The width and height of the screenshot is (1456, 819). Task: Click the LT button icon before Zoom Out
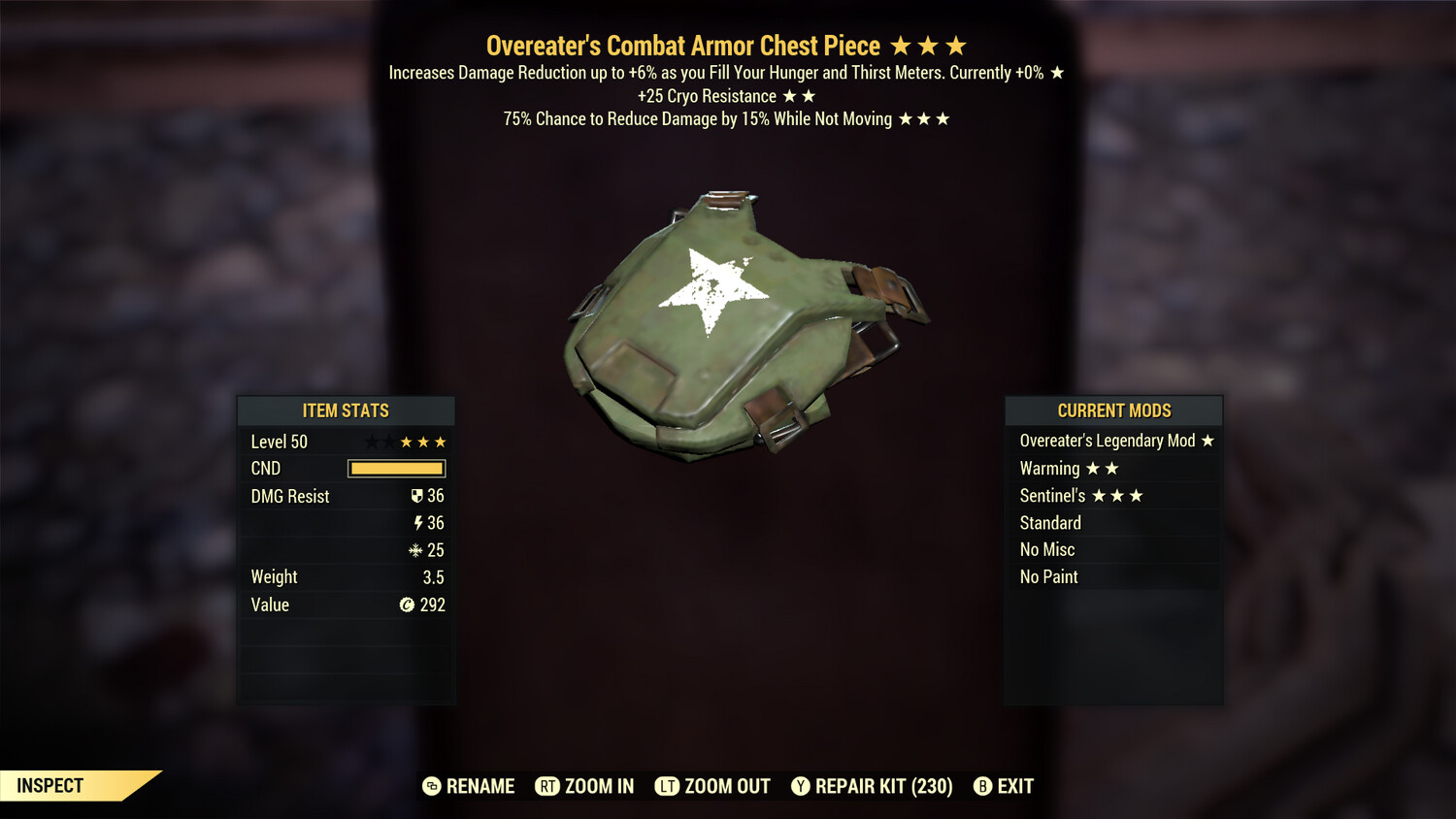coord(667,786)
